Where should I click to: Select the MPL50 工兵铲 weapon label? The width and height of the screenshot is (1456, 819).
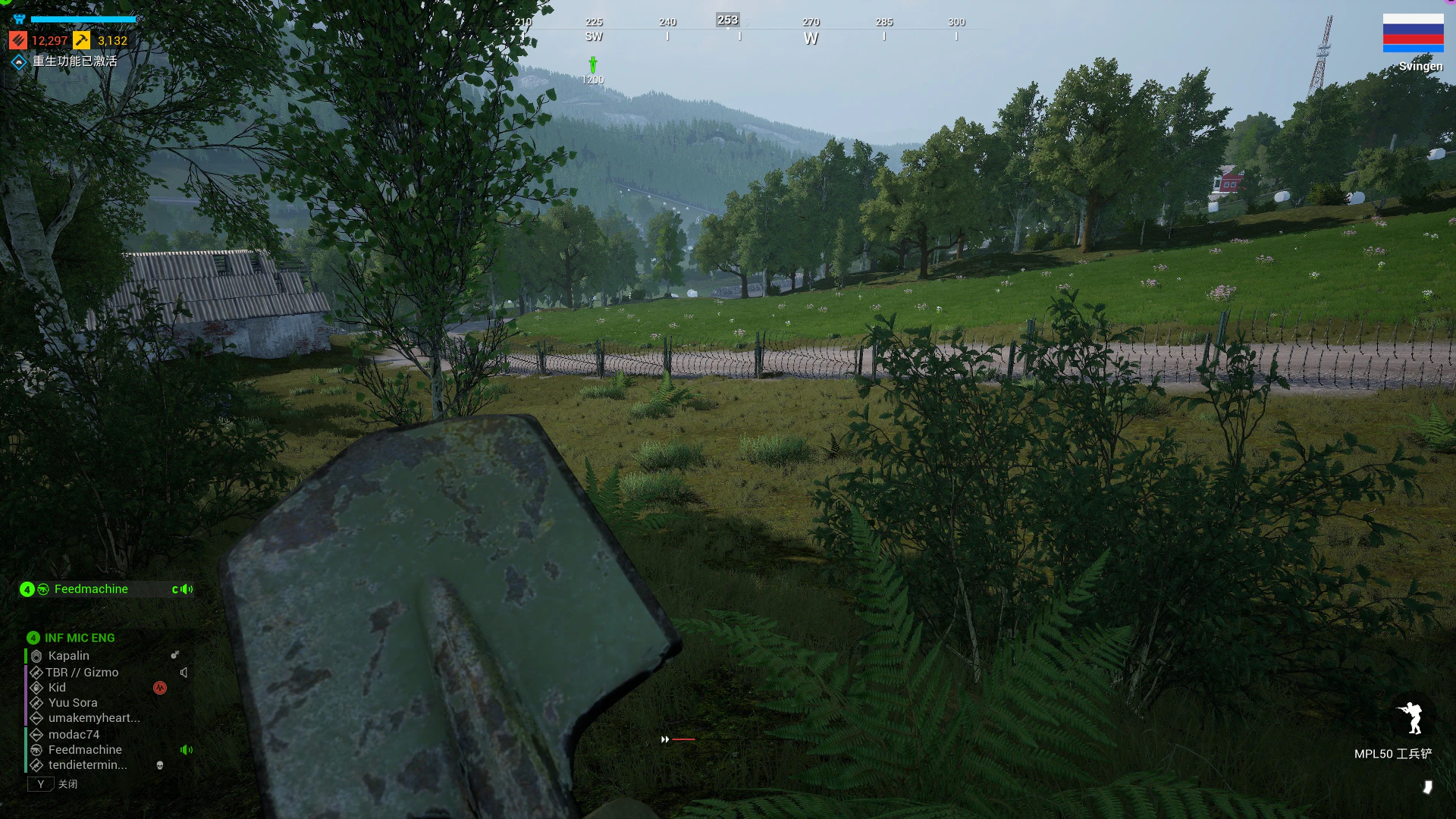pos(1392,754)
